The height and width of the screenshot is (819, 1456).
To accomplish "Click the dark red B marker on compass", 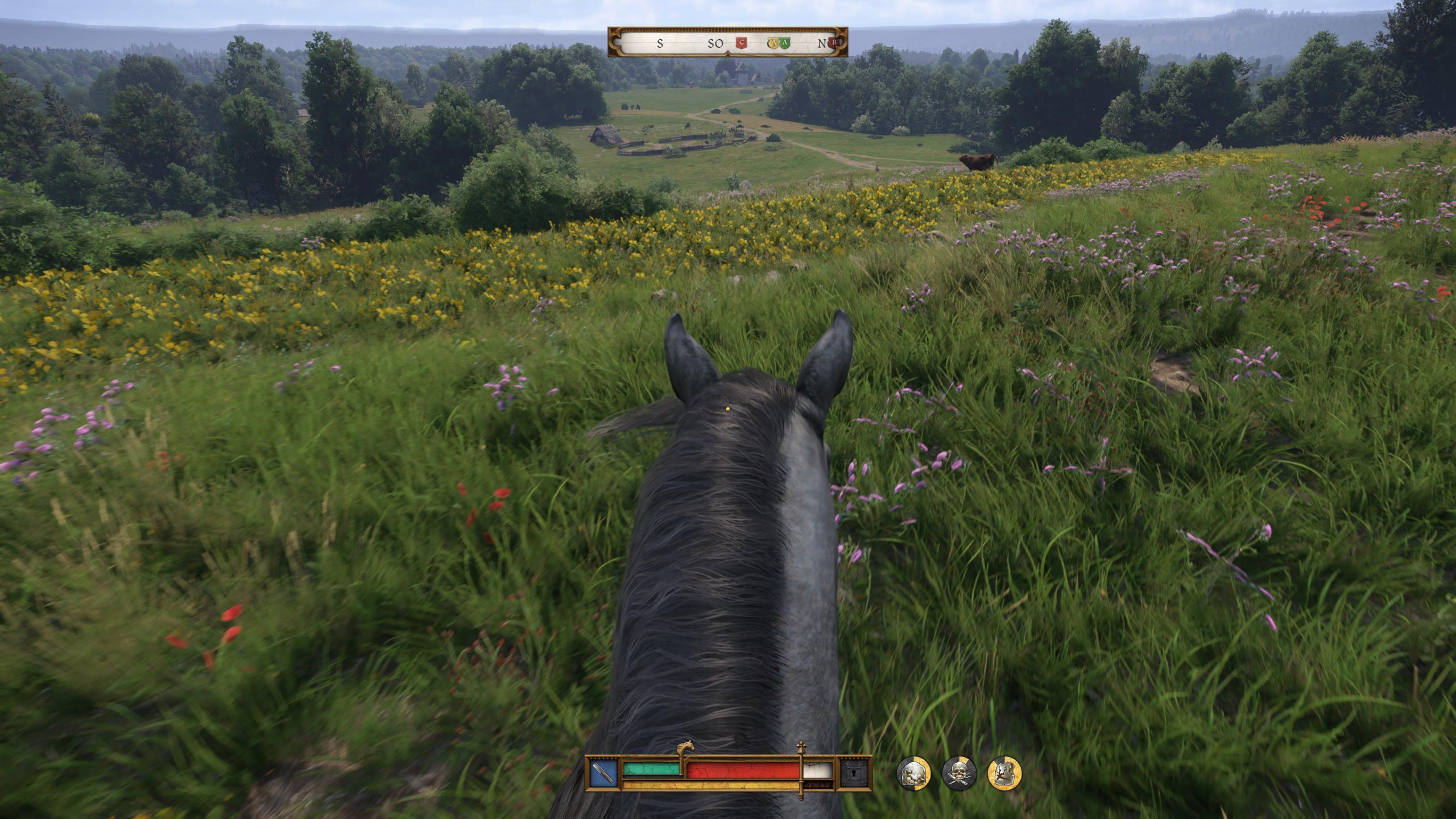I will coord(834,42).
